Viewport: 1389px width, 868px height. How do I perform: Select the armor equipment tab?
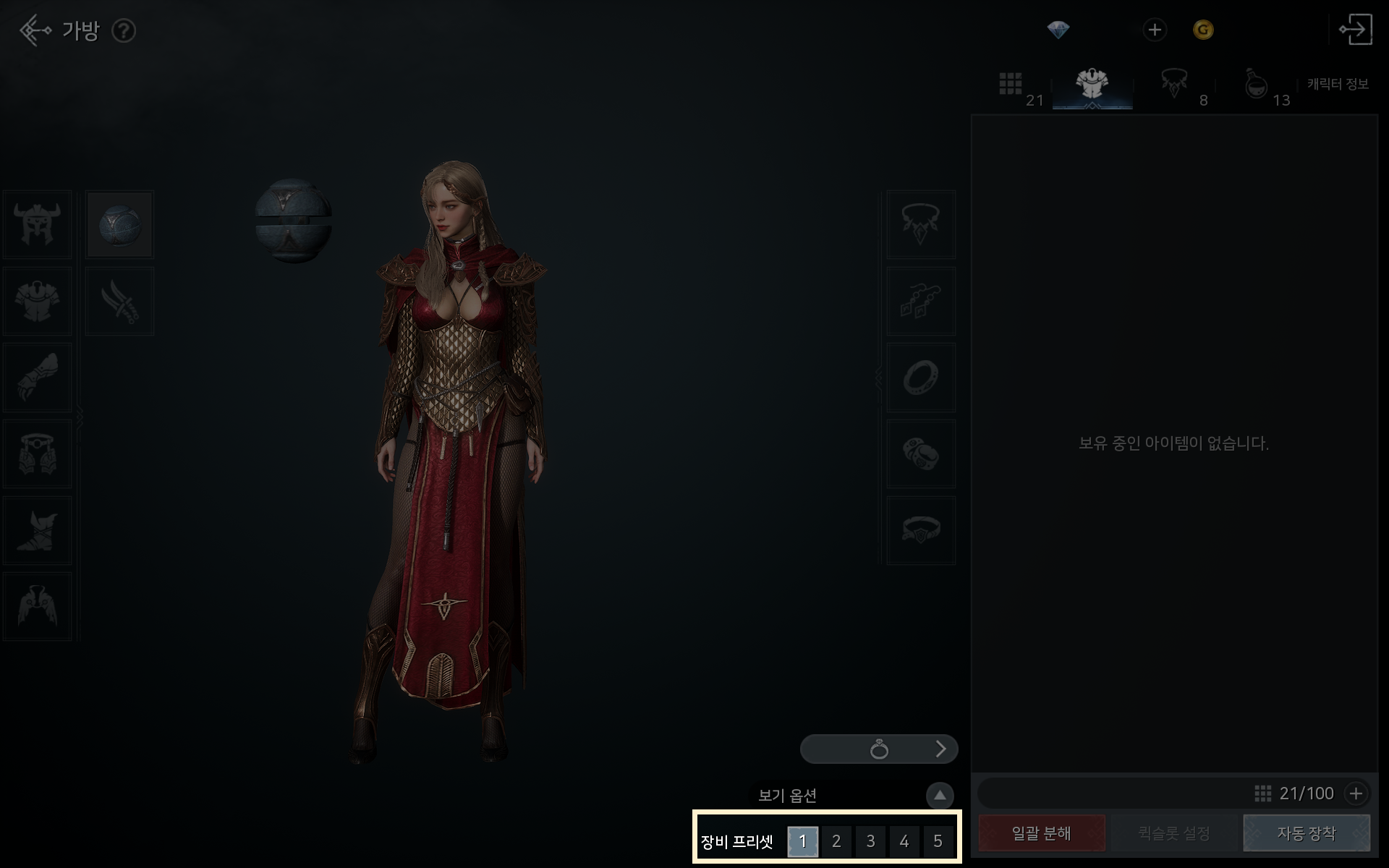pos(1092,85)
